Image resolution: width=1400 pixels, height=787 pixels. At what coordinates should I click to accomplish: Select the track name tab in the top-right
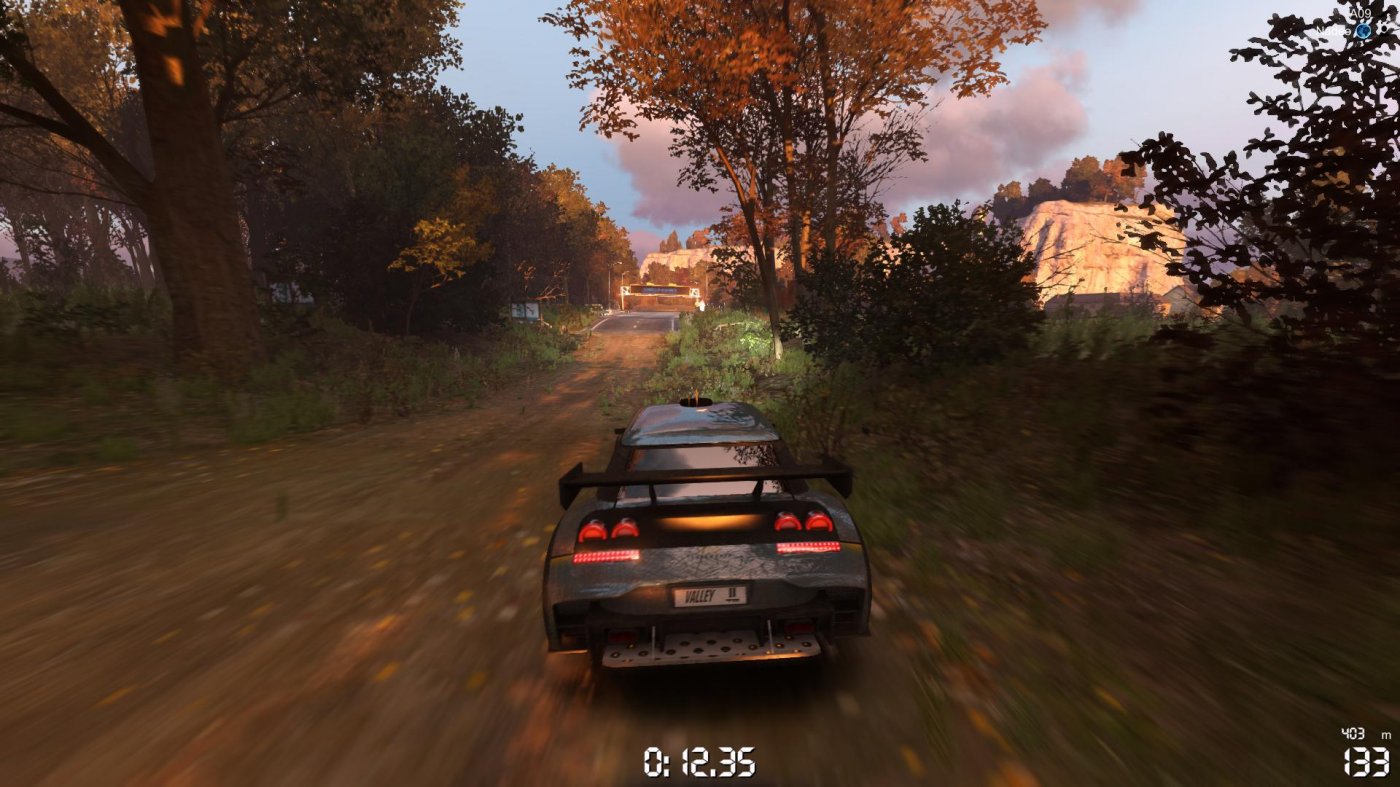click(x=1361, y=13)
